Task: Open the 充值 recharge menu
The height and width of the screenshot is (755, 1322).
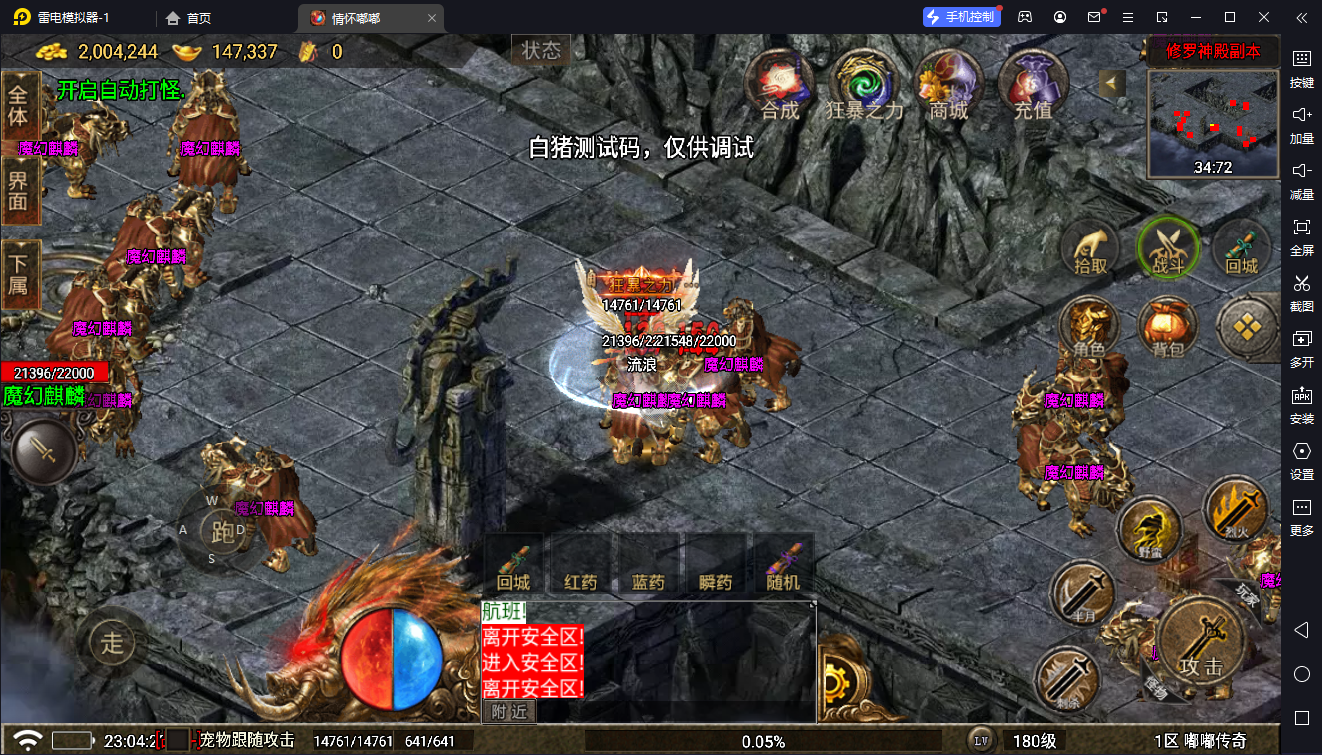Action: (x=1033, y=83)
